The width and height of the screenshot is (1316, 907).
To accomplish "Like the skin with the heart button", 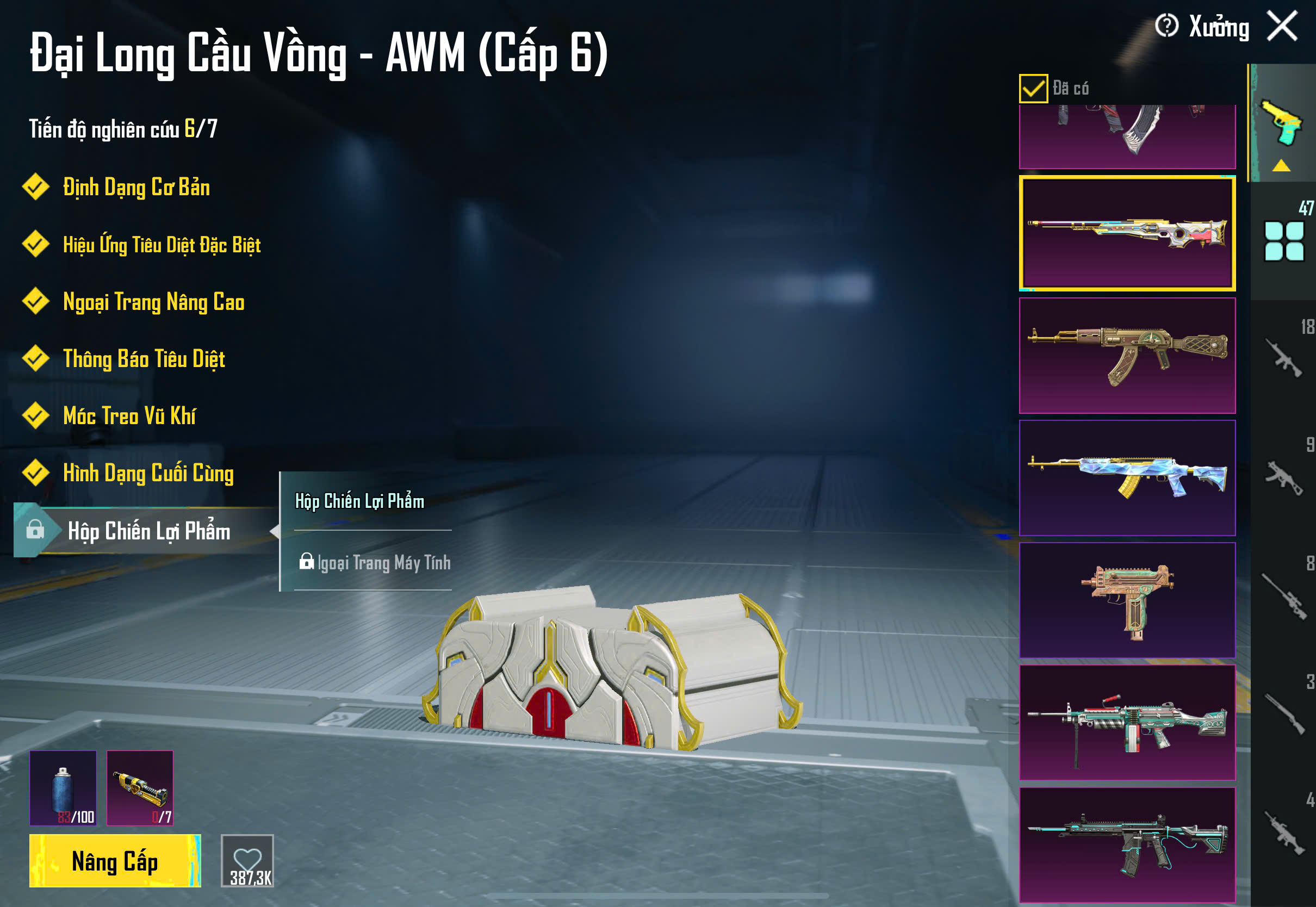I will click(x=247, y=861).
